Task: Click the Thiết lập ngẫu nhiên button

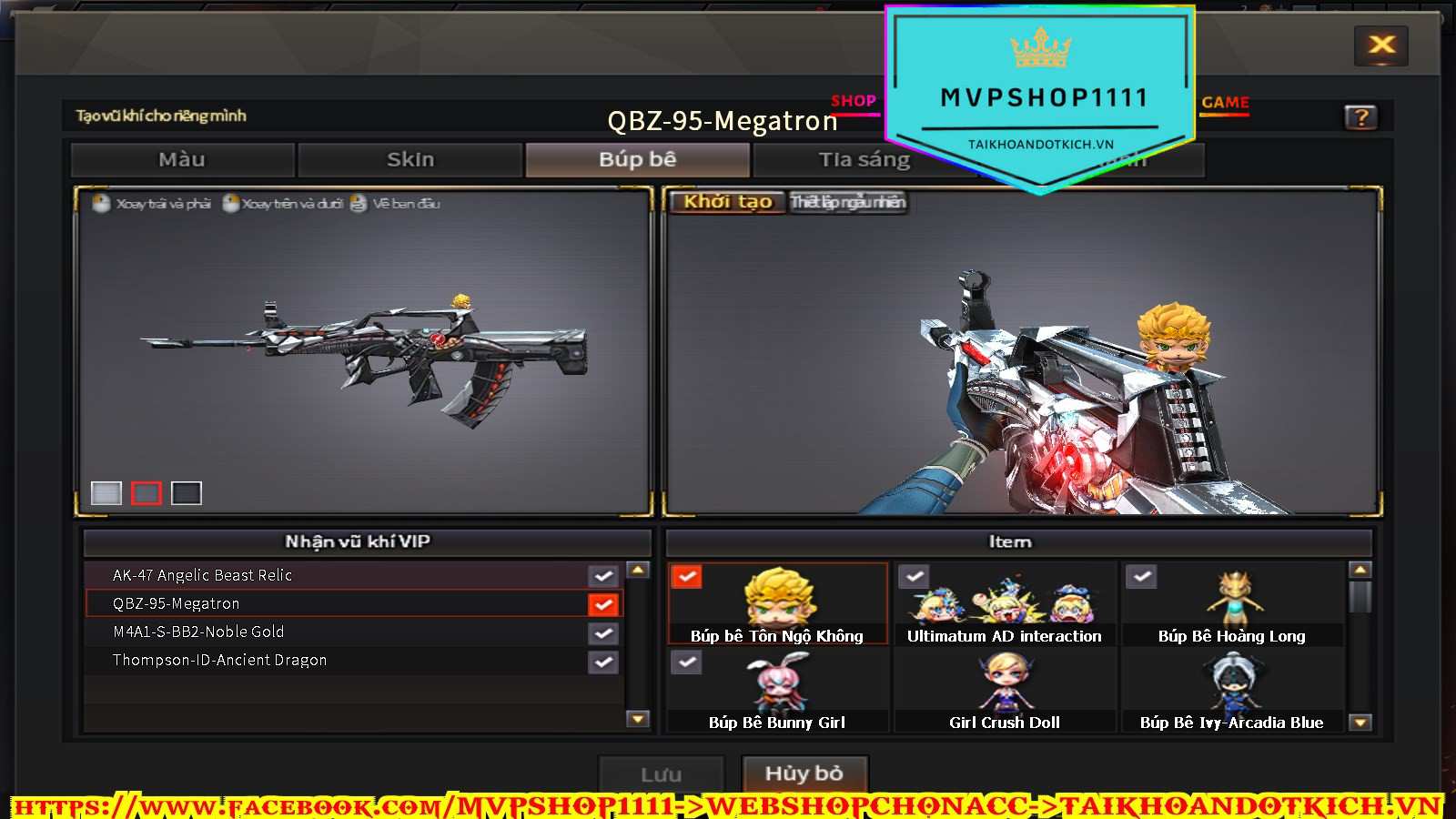Action: (x=847, y=202)
